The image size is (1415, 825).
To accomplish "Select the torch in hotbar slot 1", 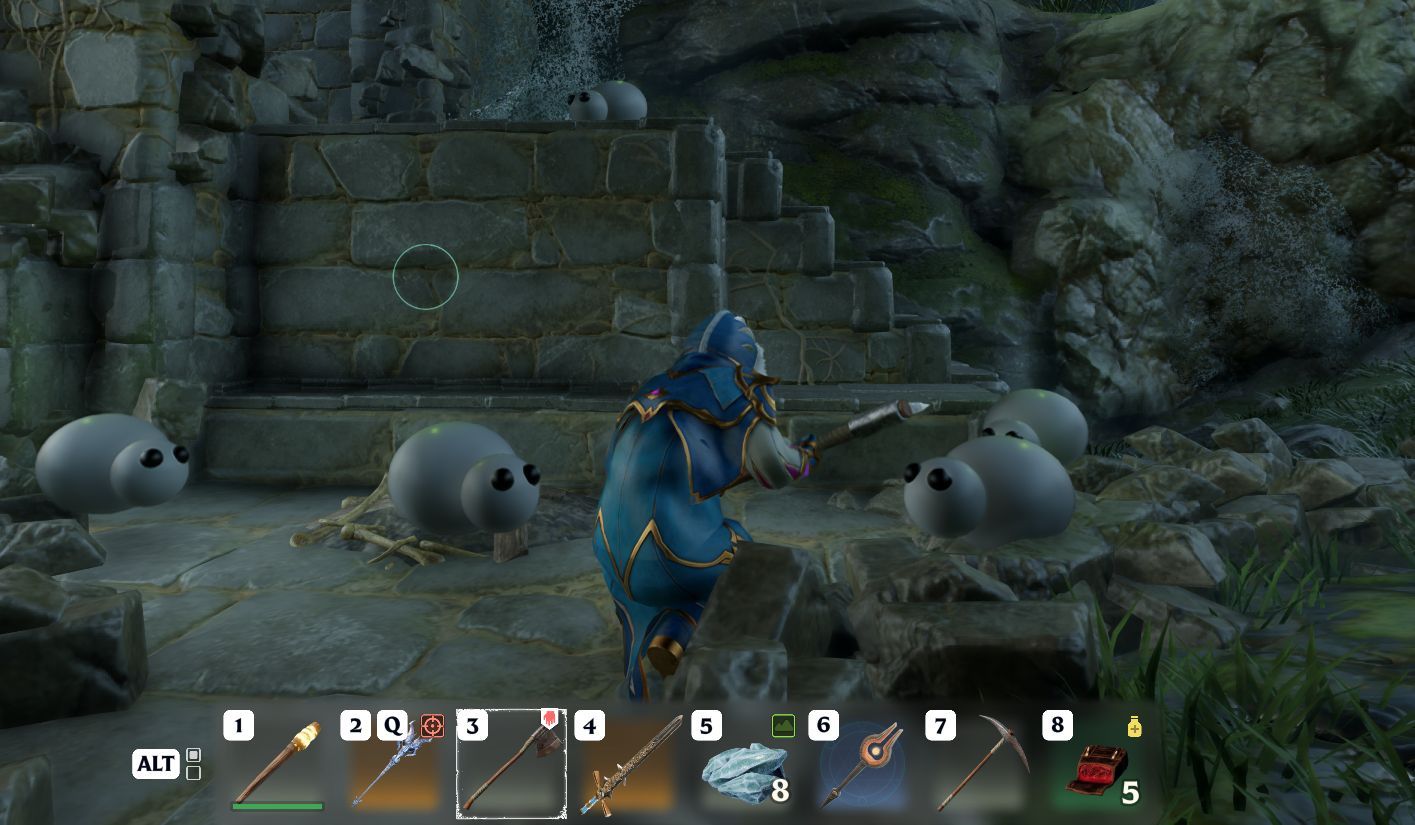I will coord(278,765).
